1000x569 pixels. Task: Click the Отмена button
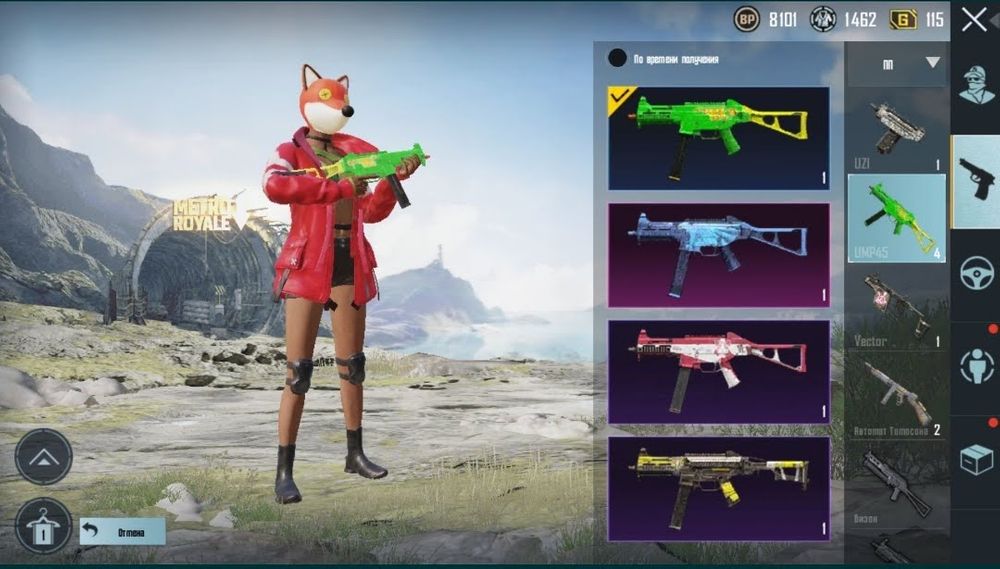point(122,532)
